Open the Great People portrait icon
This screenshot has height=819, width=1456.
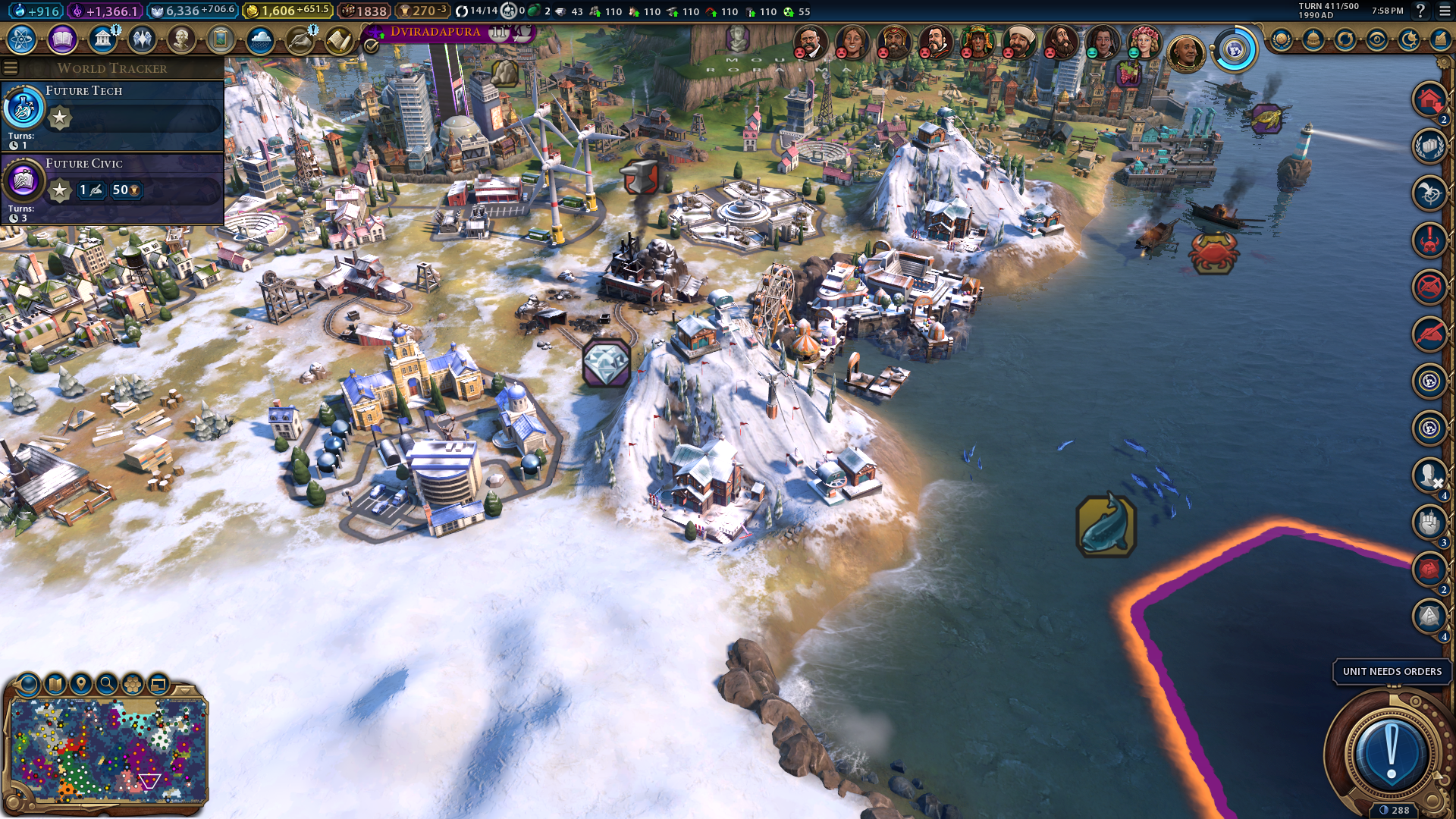coord(181,39)
